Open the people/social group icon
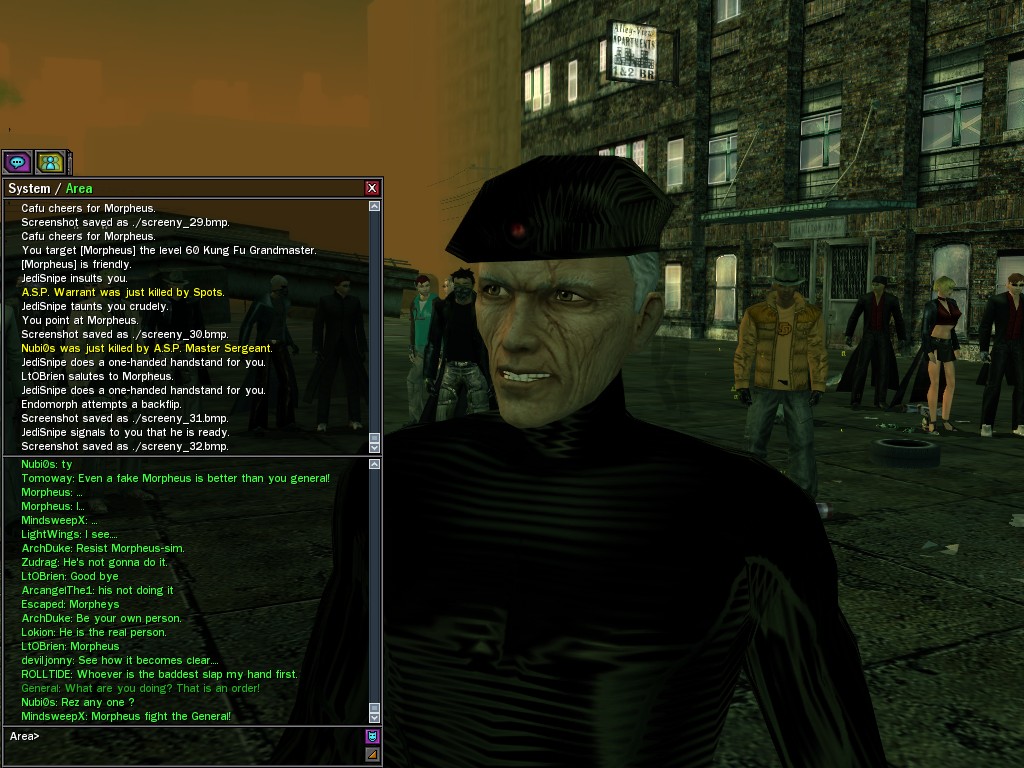 (x=50, y=161)
